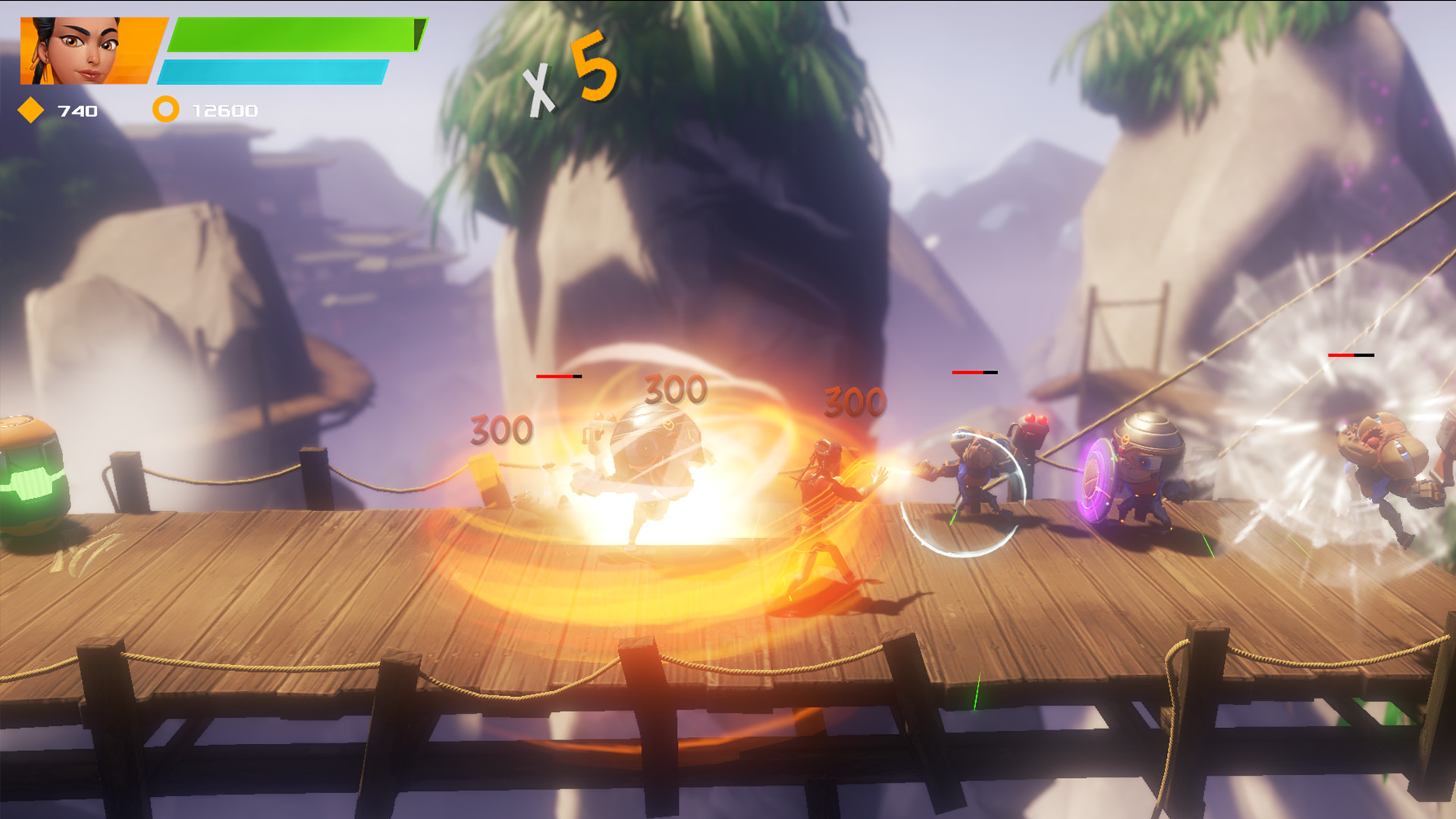
Task: Click the gold coin currency icon
Action: [x=165, y=111]
